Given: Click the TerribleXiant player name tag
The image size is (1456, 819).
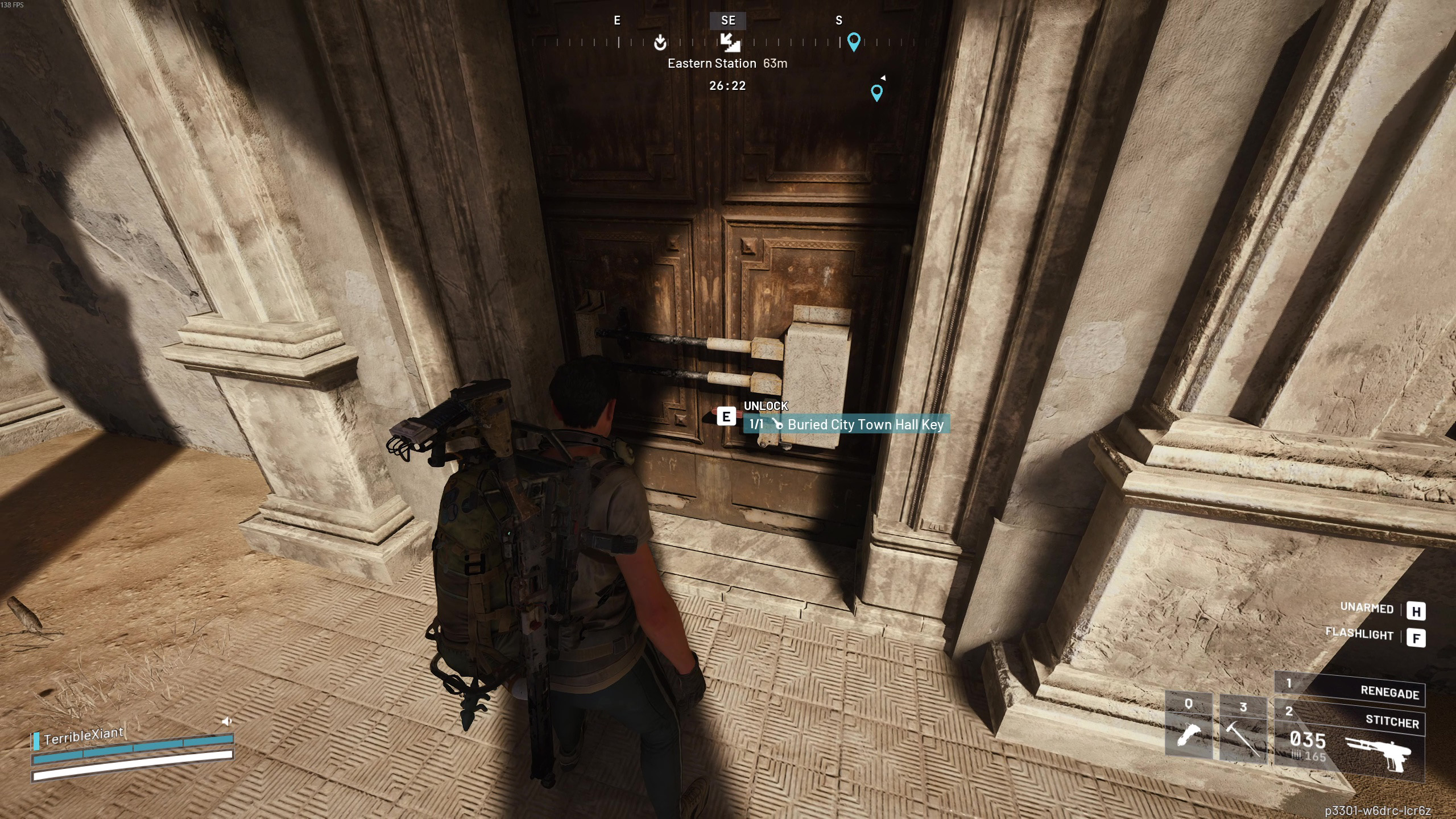Looking at the screenshot, I should [x=84, y=736].
